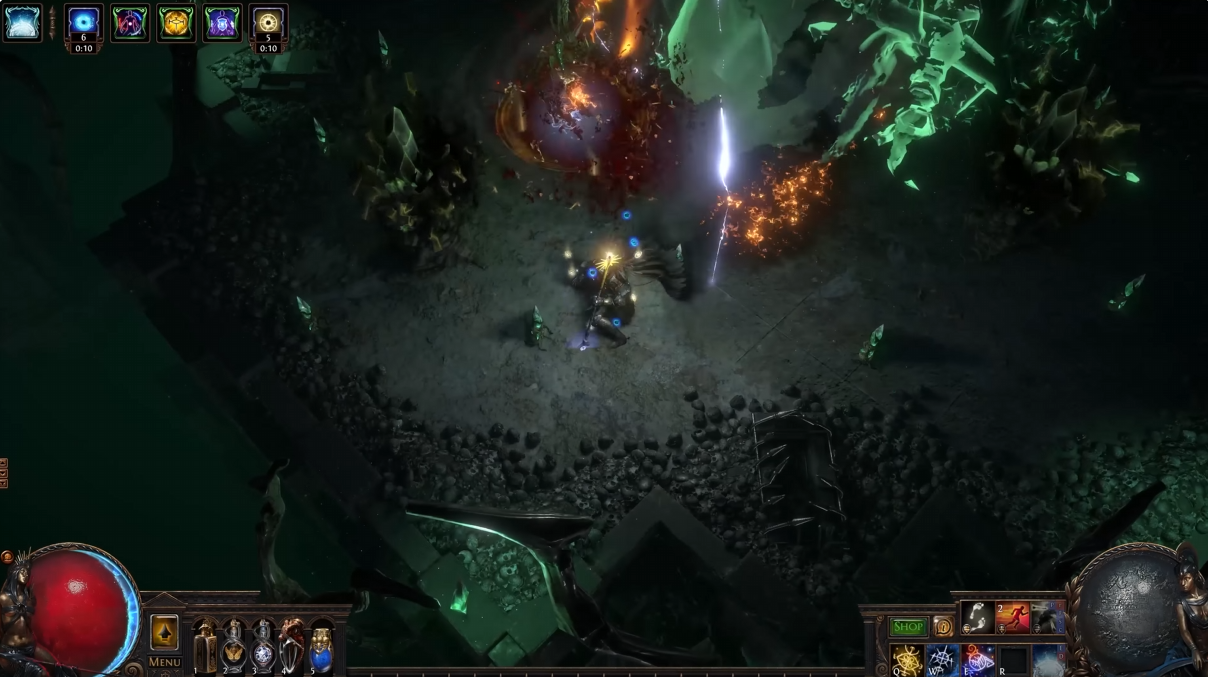
Task: Use the blue mana flask in slot 5
Action: tap(321, 647)
